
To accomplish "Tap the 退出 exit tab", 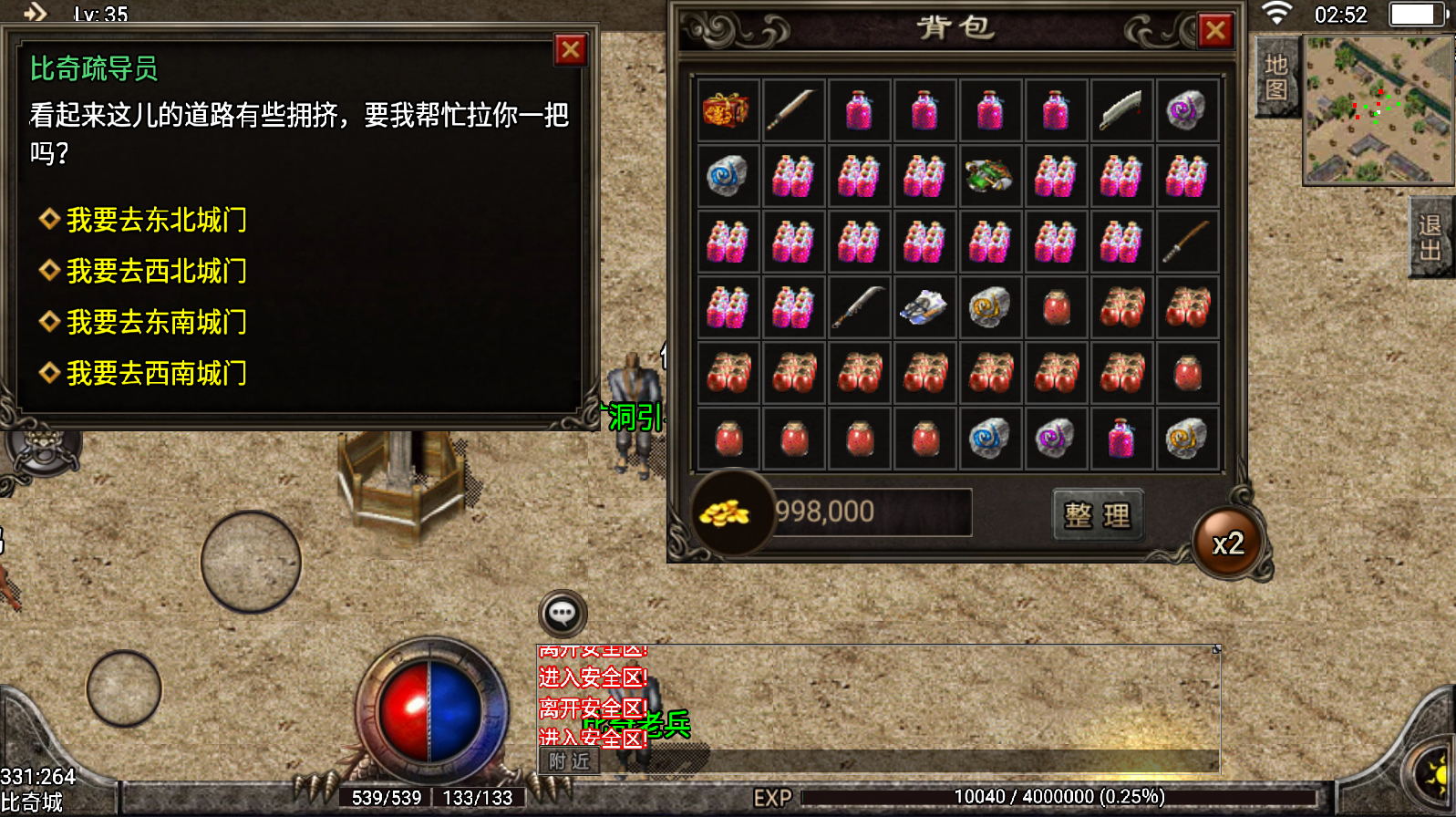I will pos(1430,237).
